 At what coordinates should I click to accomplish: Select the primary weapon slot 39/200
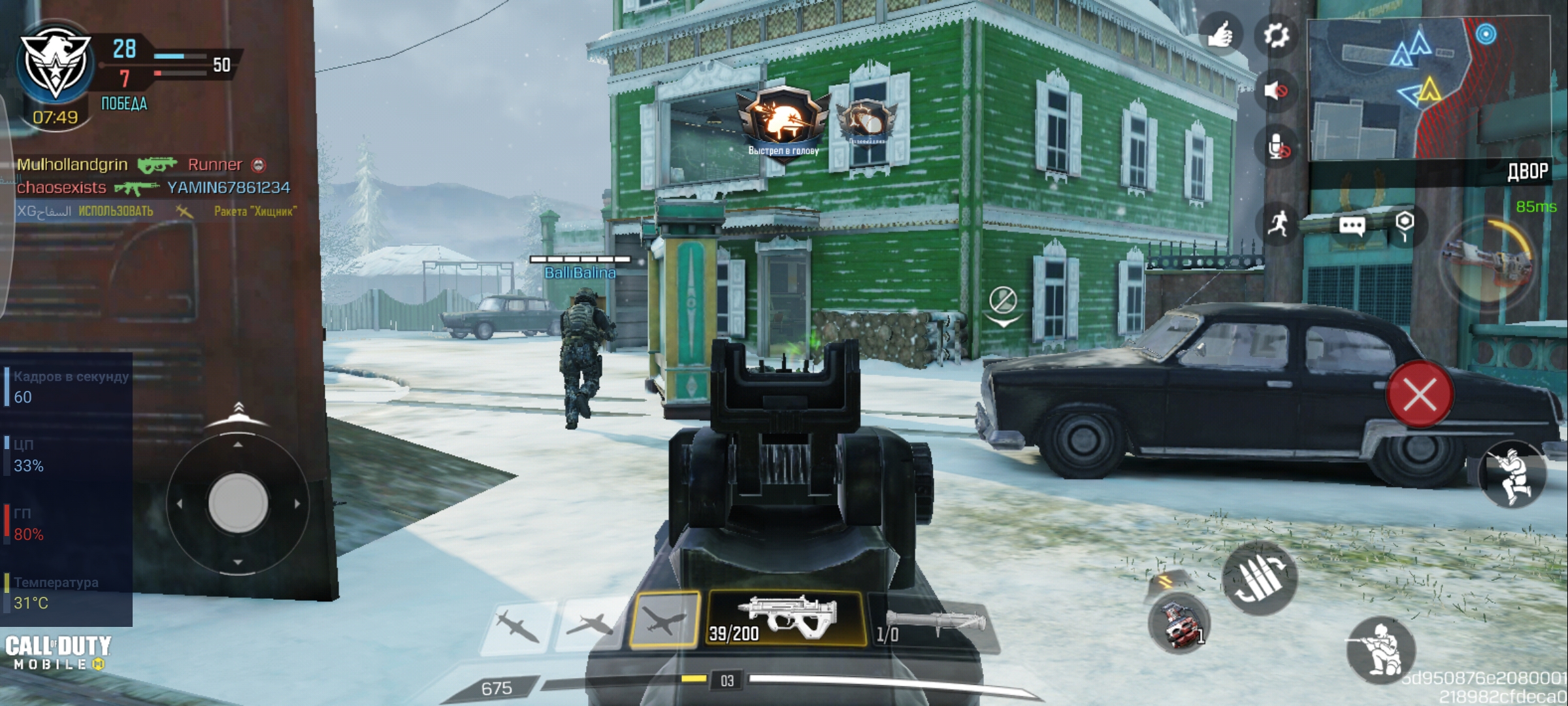point(787,618)
